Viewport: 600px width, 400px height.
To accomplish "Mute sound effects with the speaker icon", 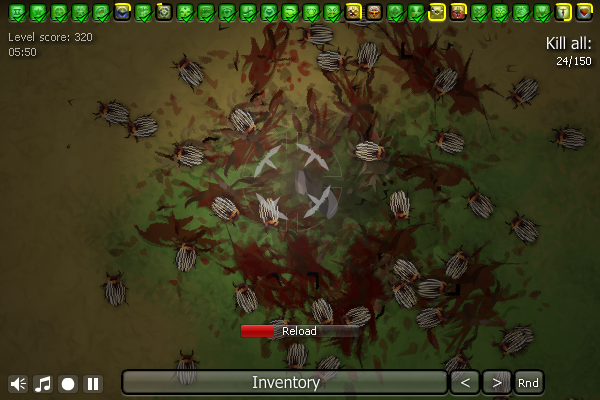I will click(18, 383).
